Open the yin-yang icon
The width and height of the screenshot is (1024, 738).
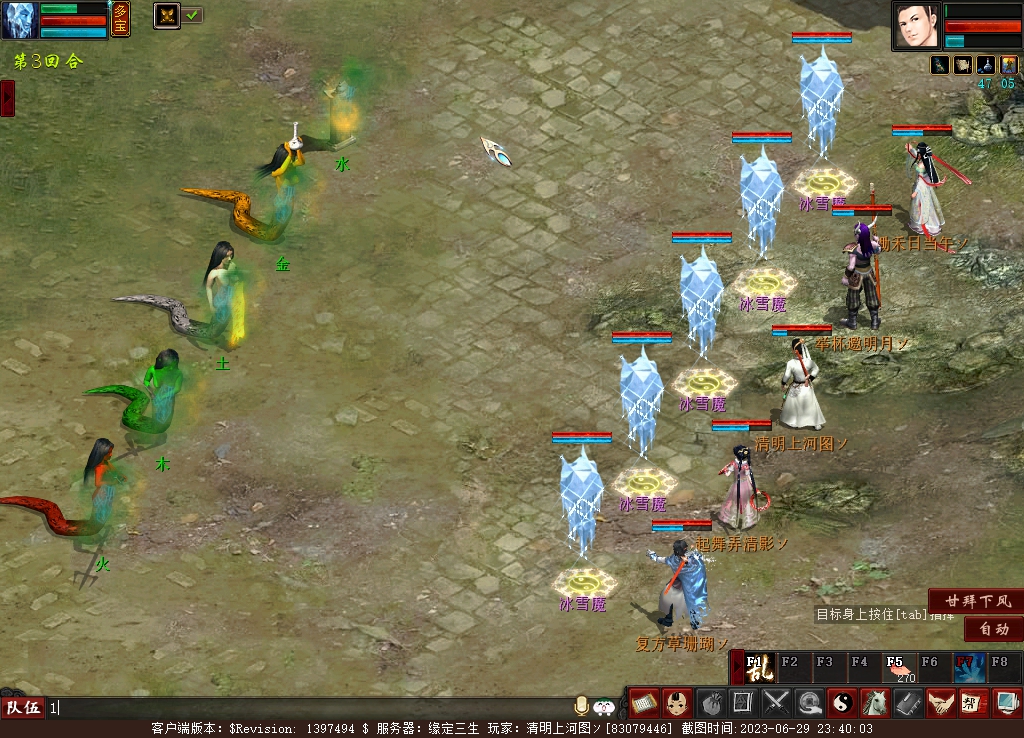point(841,703)
